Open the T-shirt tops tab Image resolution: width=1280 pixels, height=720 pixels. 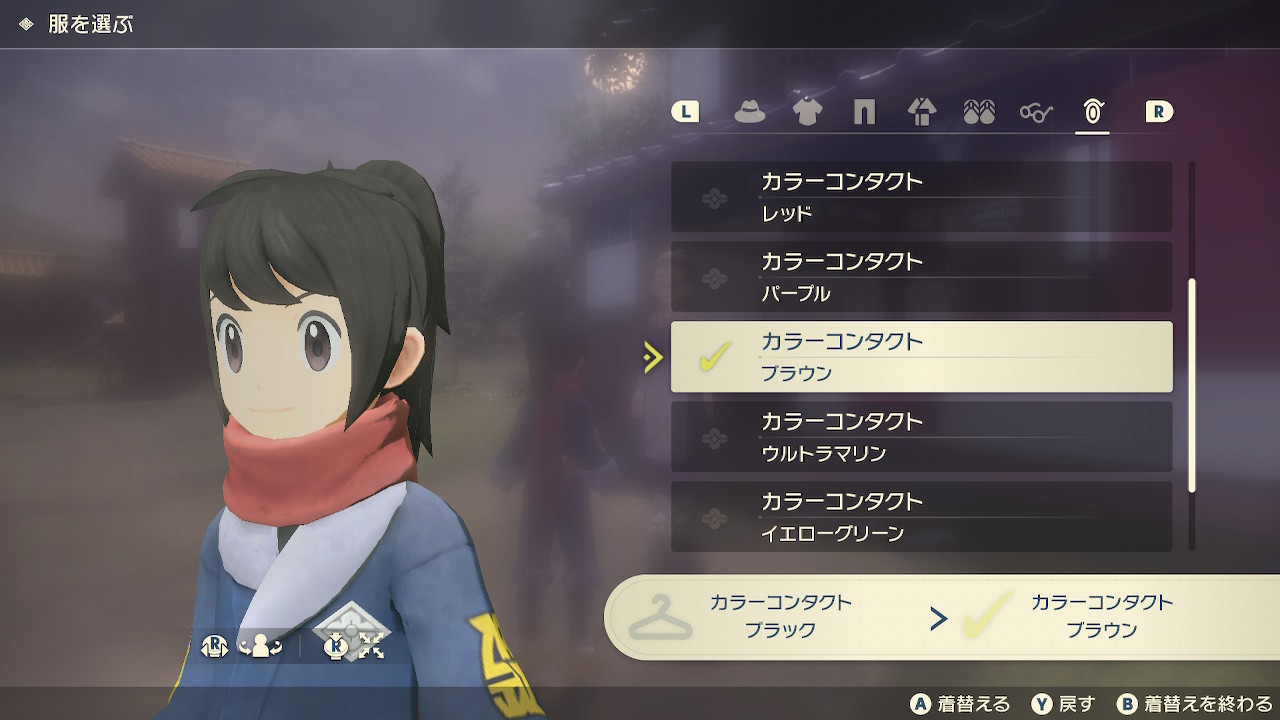tap(807, 112)
